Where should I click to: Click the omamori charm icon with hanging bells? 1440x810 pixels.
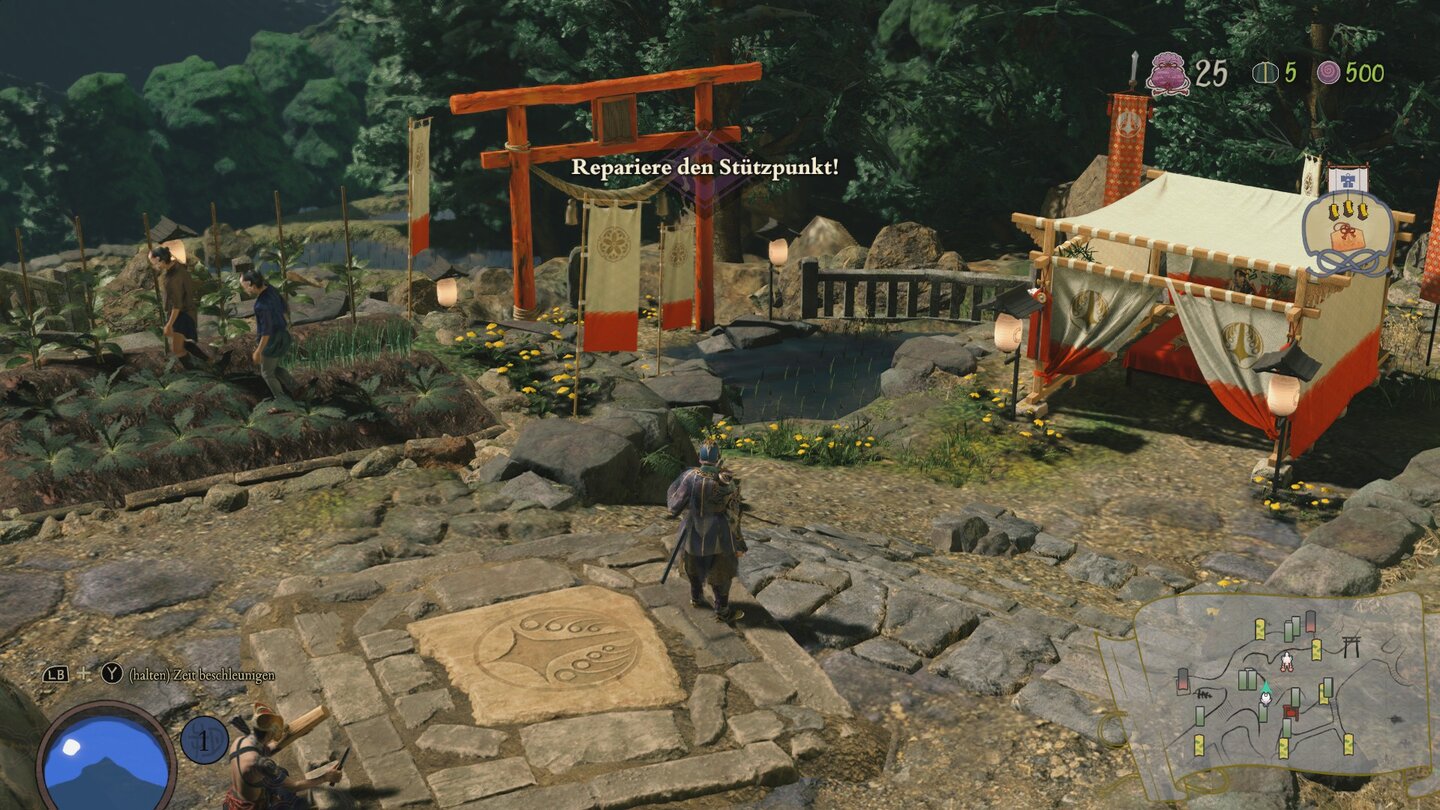[1346, 232]
